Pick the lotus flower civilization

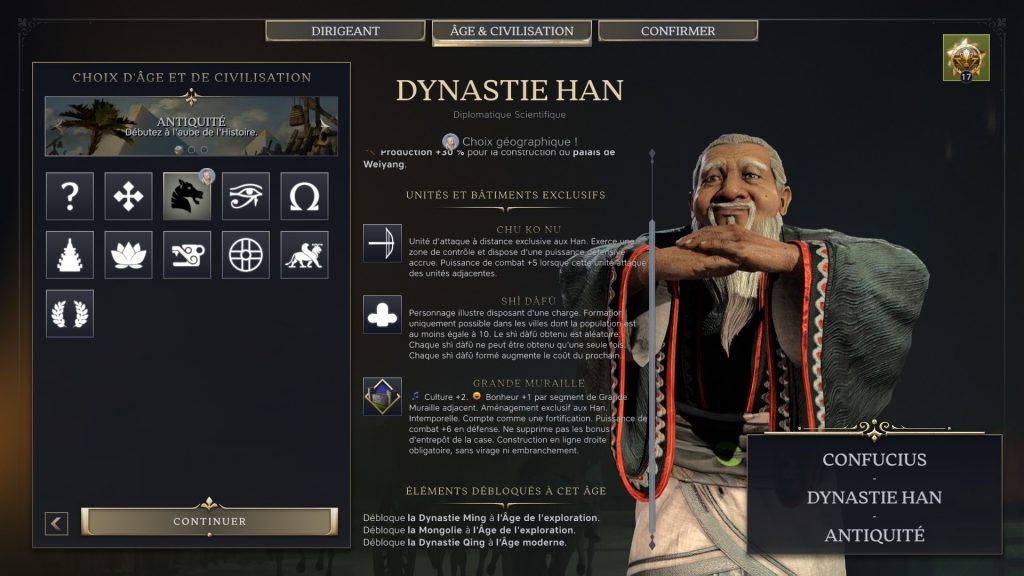[x=128, y=255]
